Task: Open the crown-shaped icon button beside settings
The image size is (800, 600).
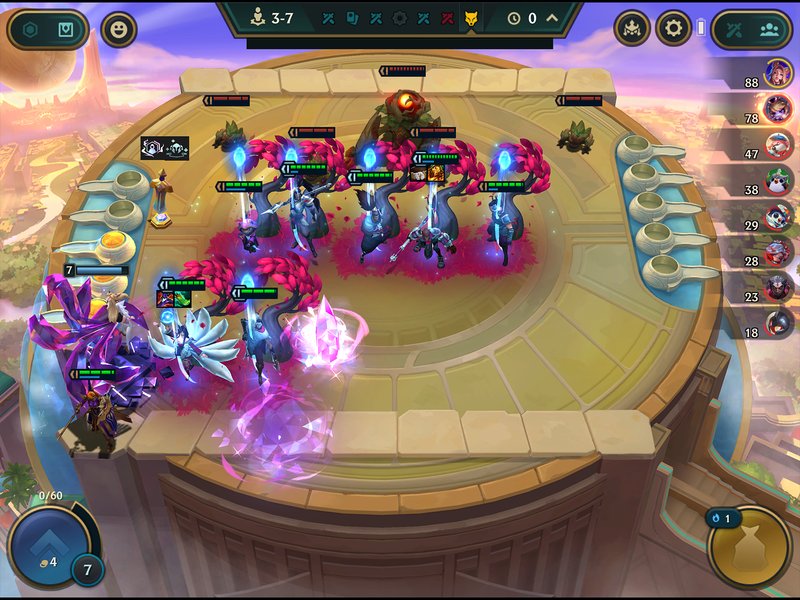Action: (631, 28)
